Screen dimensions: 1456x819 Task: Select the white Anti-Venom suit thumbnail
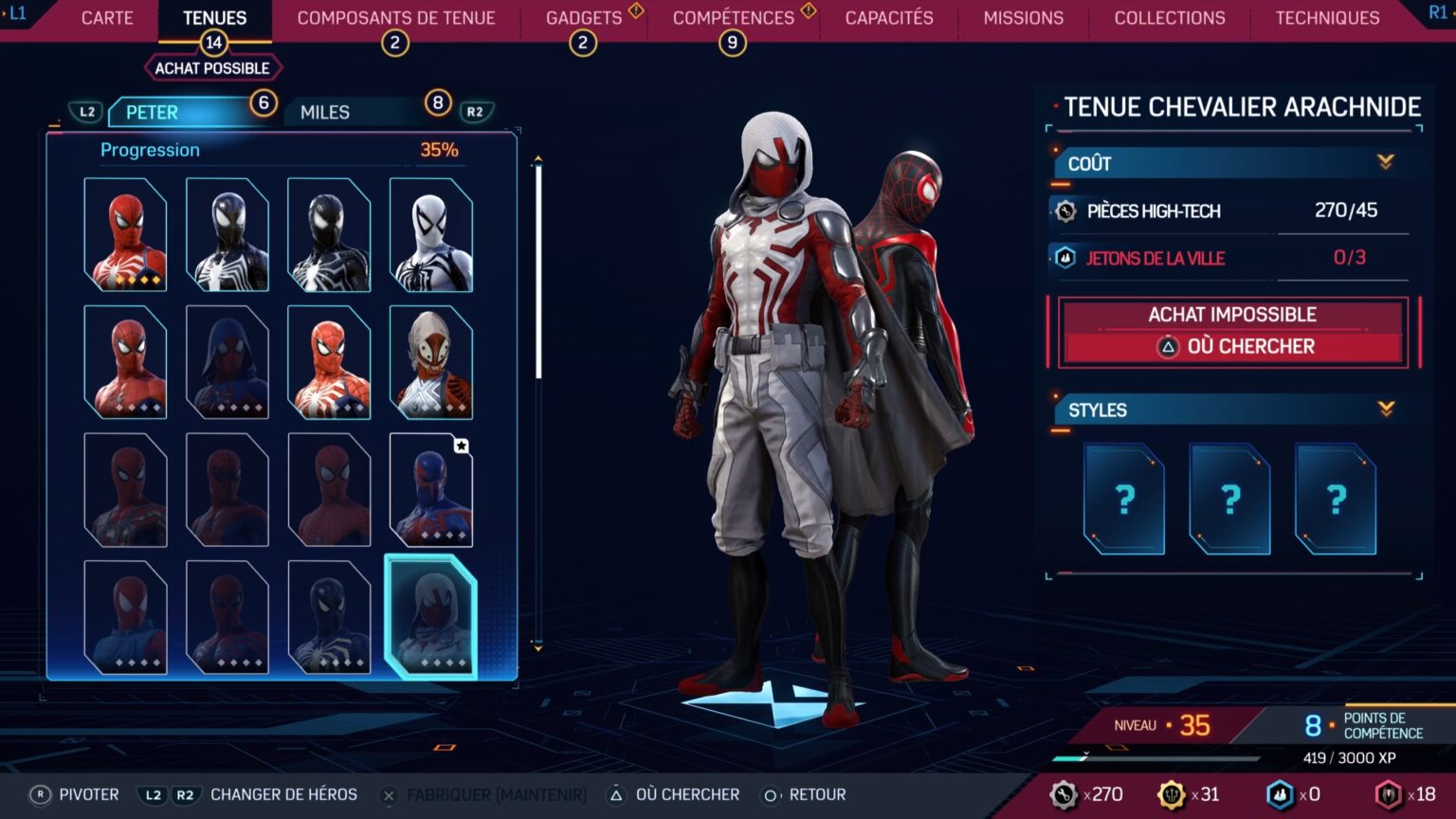(x=429, y=233)
